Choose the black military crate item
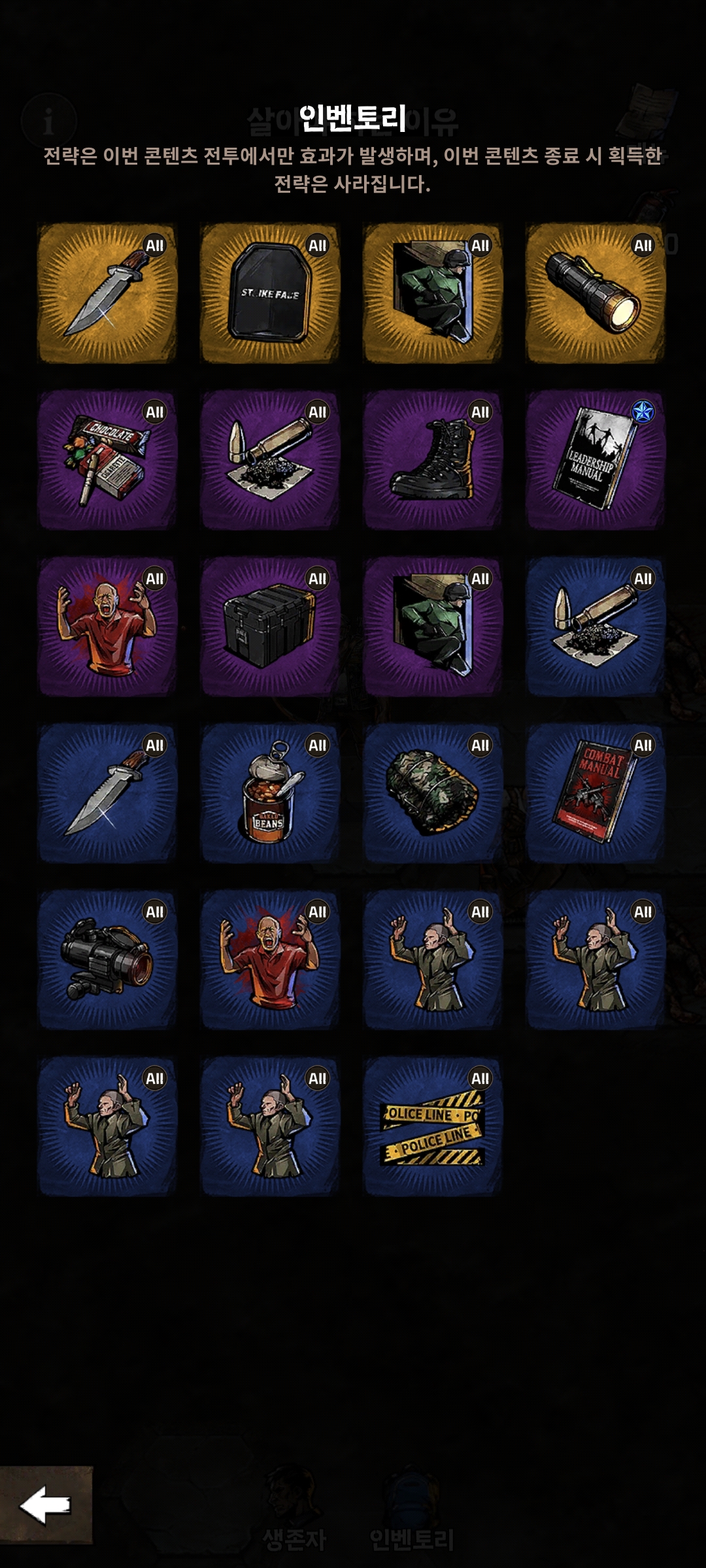 coord(270,627)
